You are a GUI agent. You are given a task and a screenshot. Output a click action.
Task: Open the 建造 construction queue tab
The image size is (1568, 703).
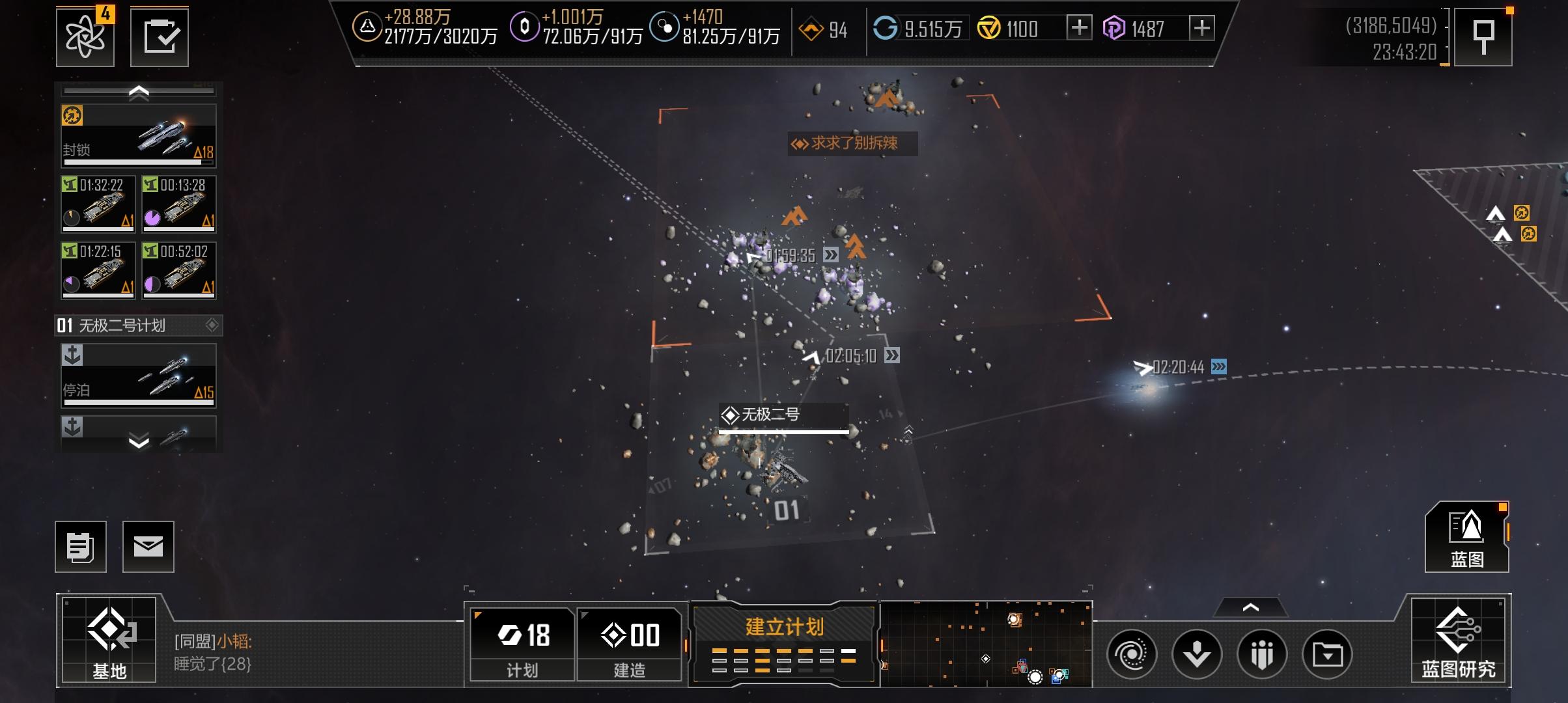click(x=629, y=643)
